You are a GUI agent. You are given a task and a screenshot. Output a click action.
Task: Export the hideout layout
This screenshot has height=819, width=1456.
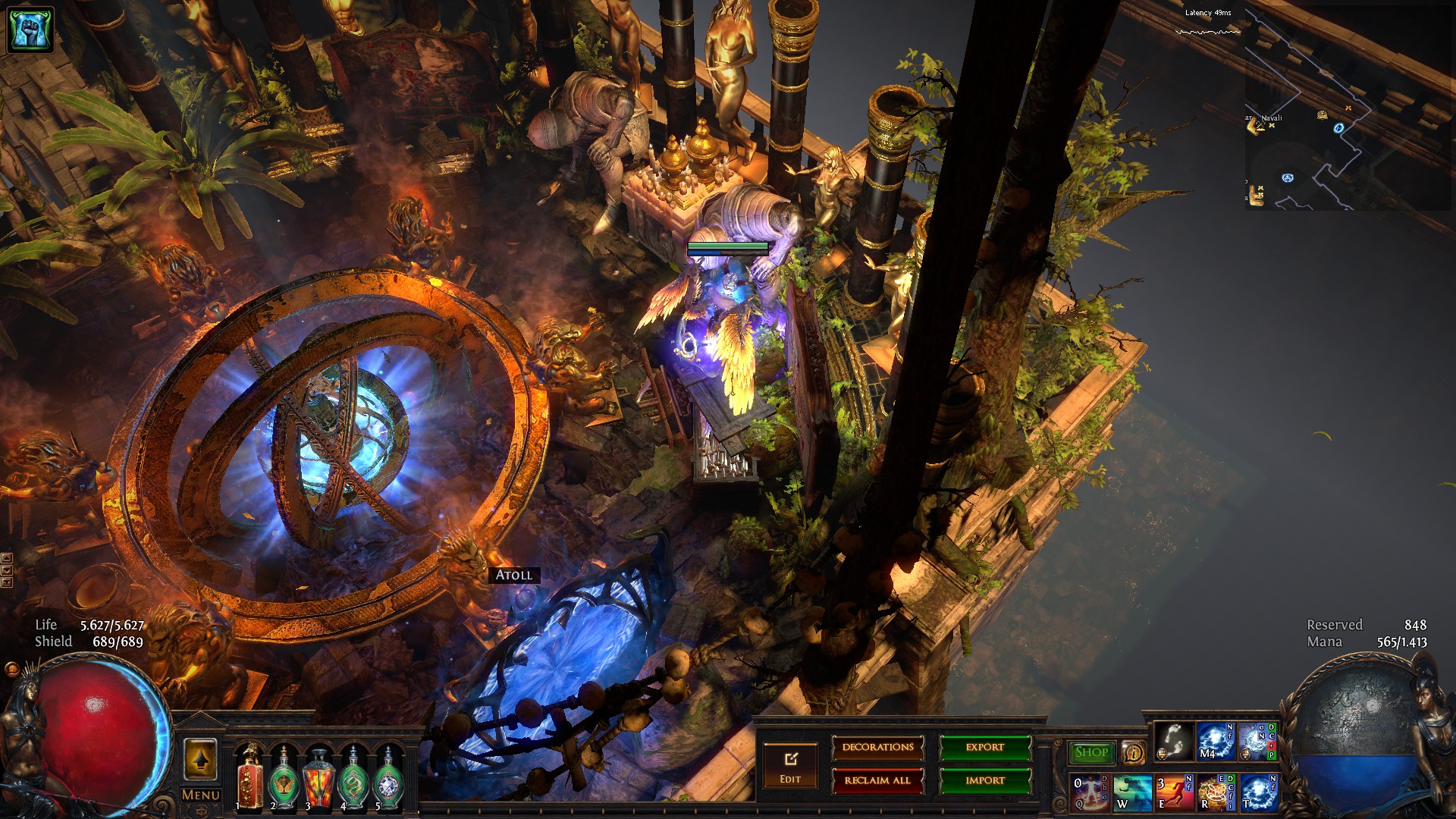click(984, 748)
